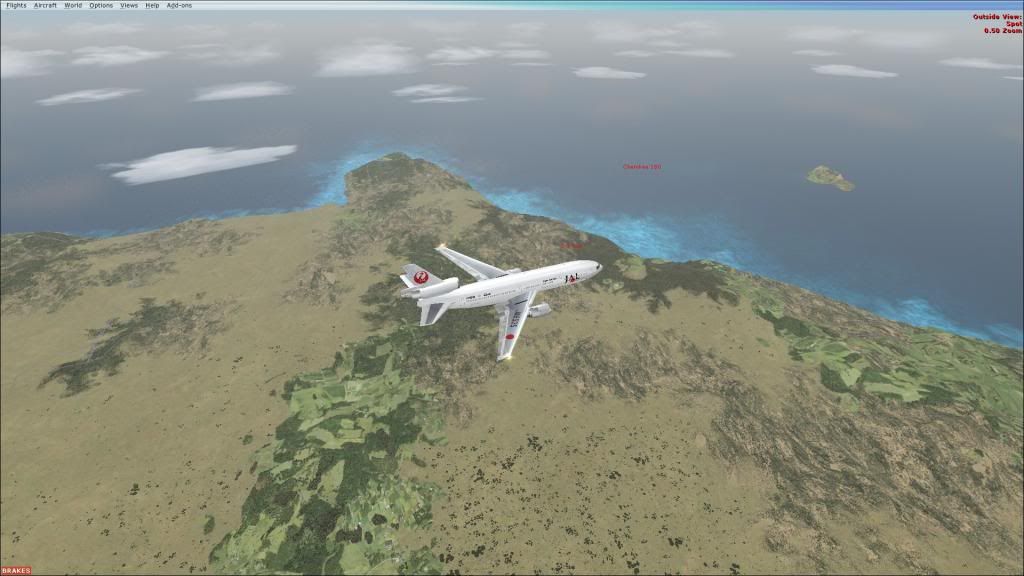Open the Flights menu
Screen dimensions: 1024x576
point(16,5)
